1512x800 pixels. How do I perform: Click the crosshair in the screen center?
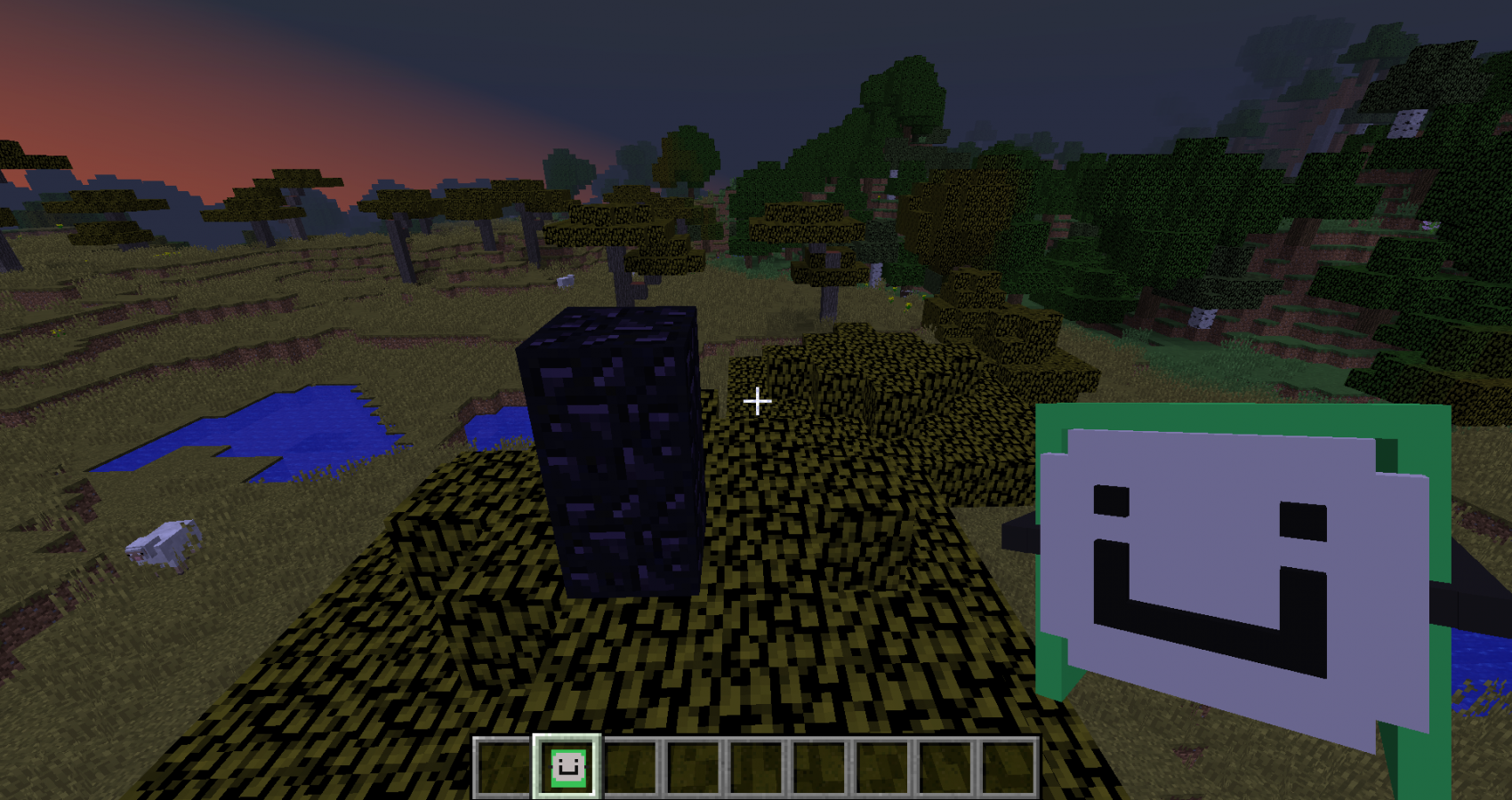(x=757, y=402)
